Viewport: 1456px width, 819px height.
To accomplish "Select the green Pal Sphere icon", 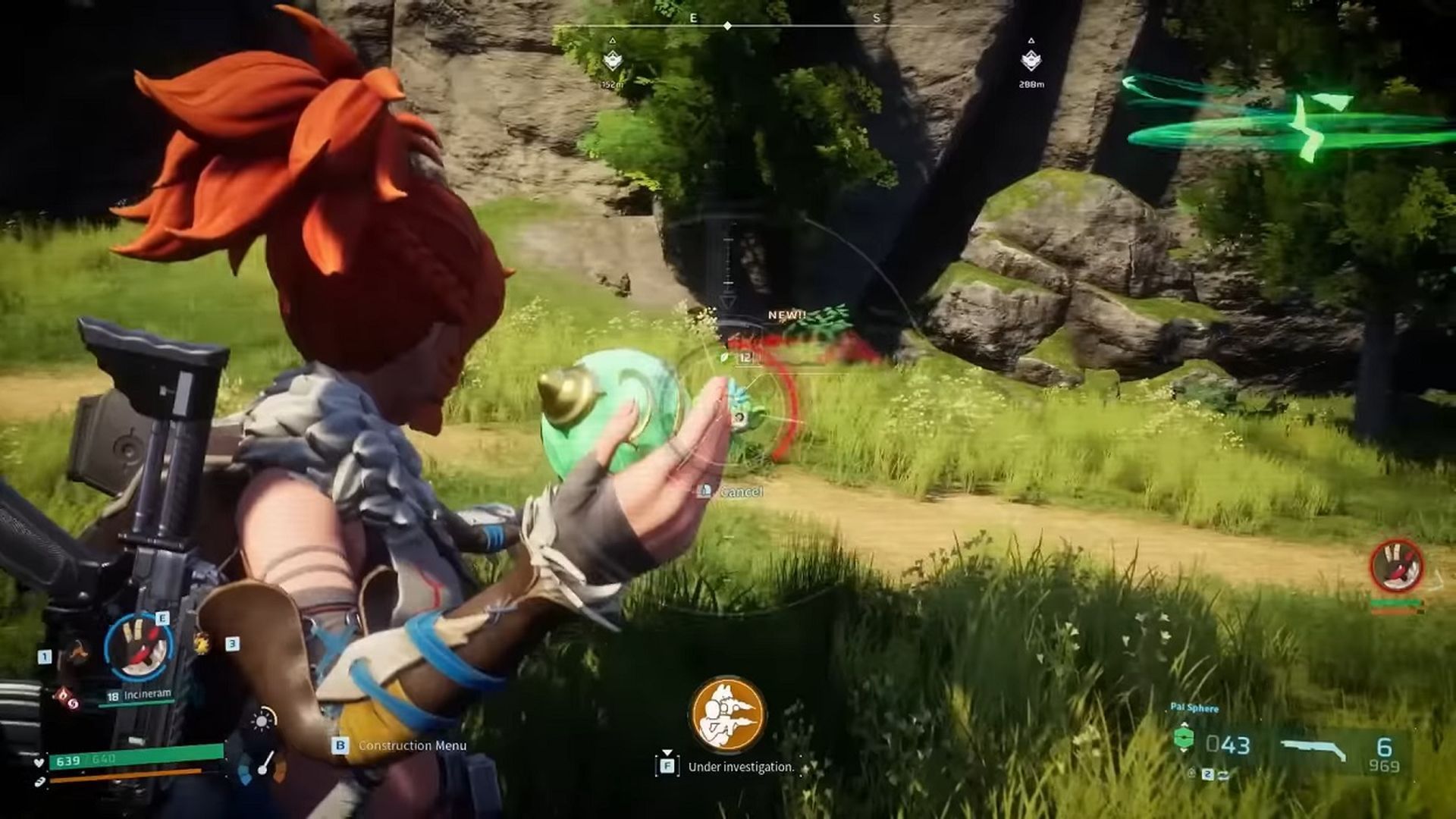I will click(1183, 739).
